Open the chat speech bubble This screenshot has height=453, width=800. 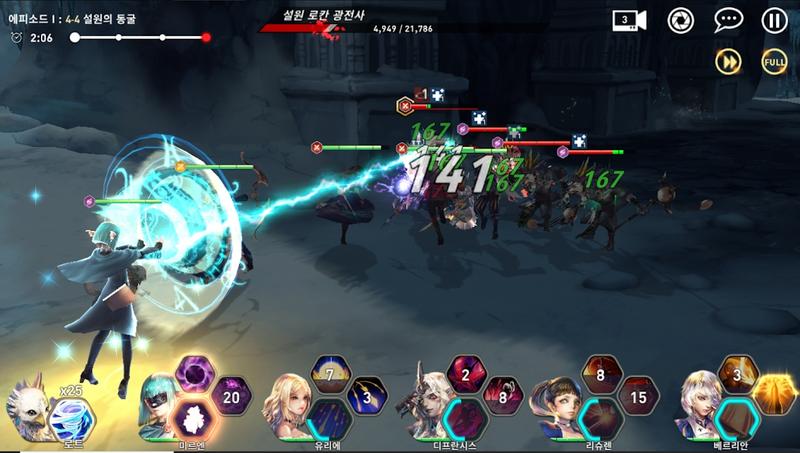click(728, 20)
